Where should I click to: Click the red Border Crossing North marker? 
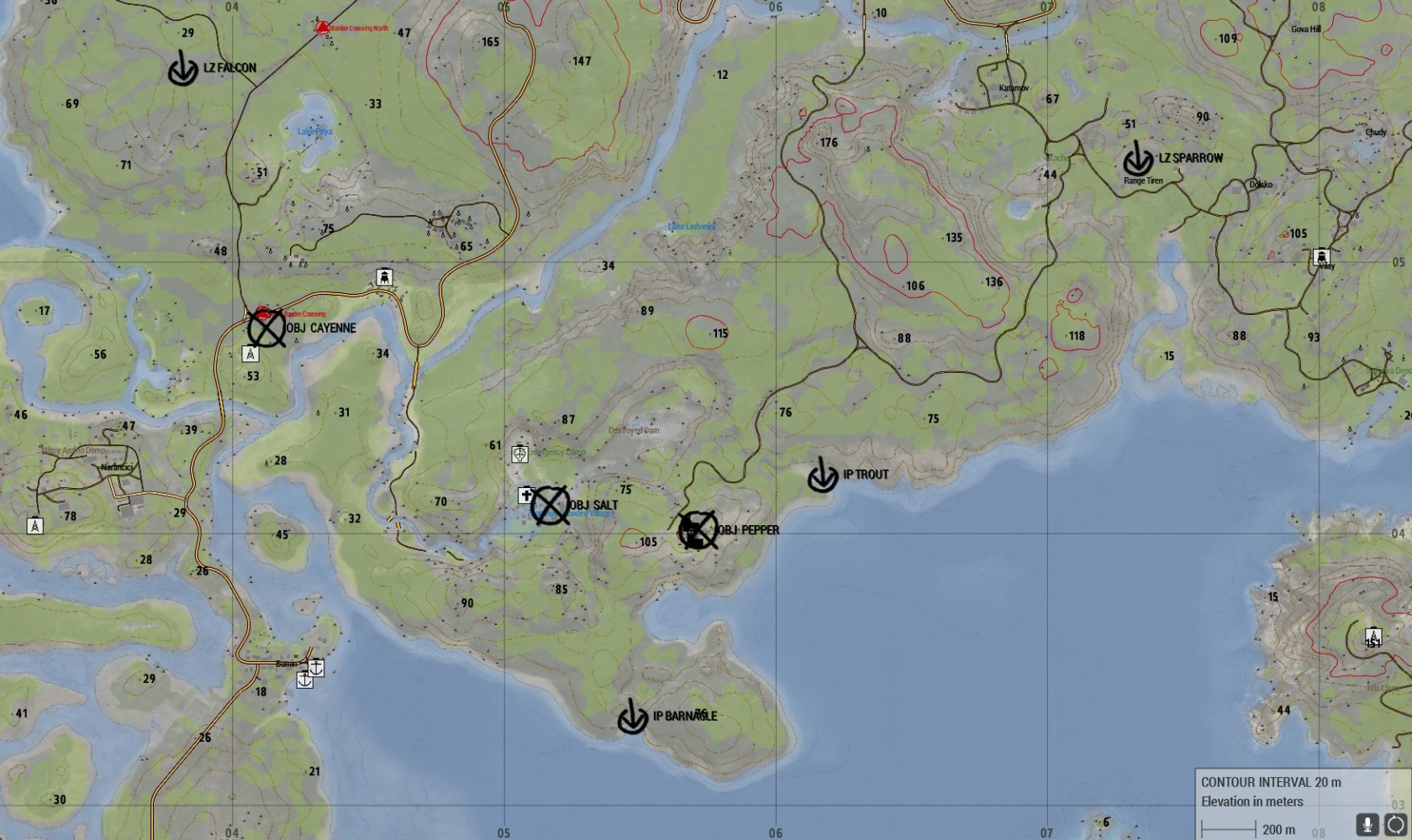324,26
